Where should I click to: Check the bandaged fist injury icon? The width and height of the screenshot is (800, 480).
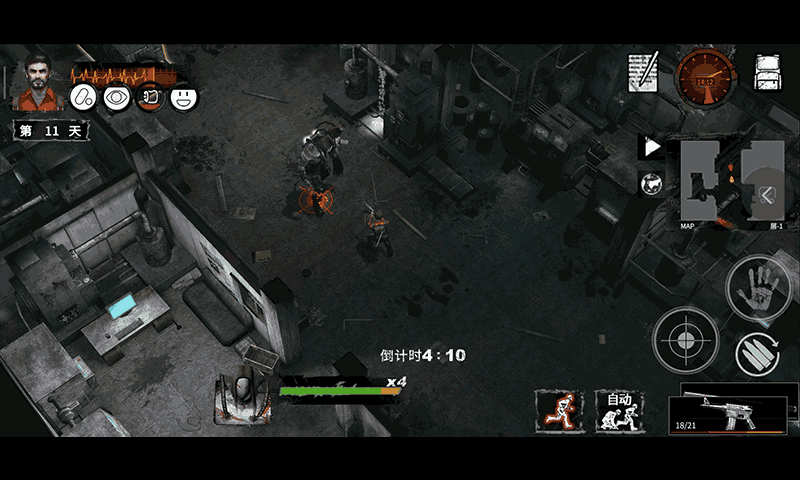pos(150,98)
